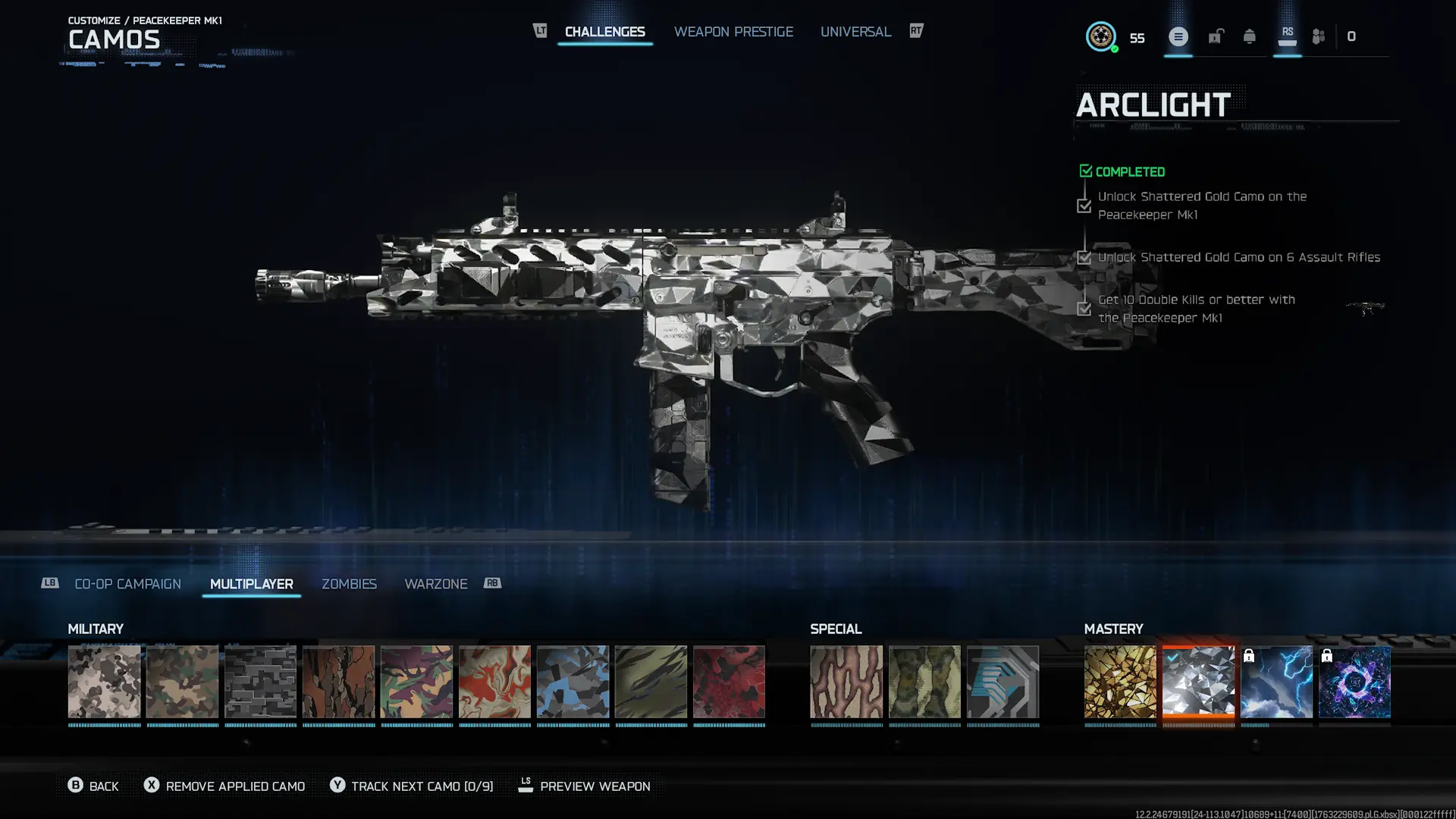
Task: Expand the LB previous mode selector
Action: point(50,583)
